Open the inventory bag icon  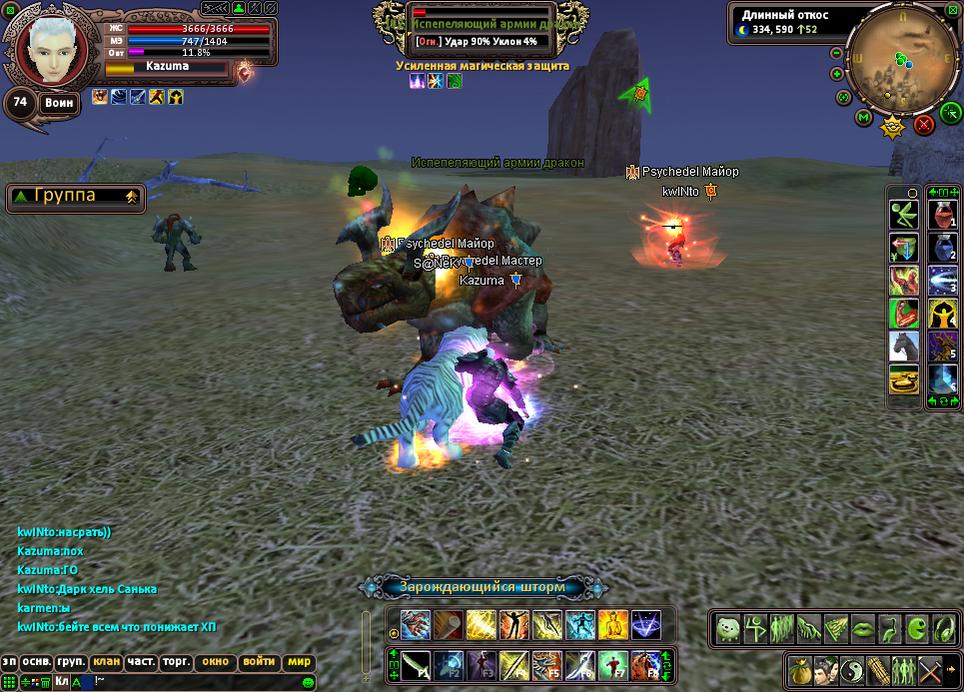click(x=799, y=669)
